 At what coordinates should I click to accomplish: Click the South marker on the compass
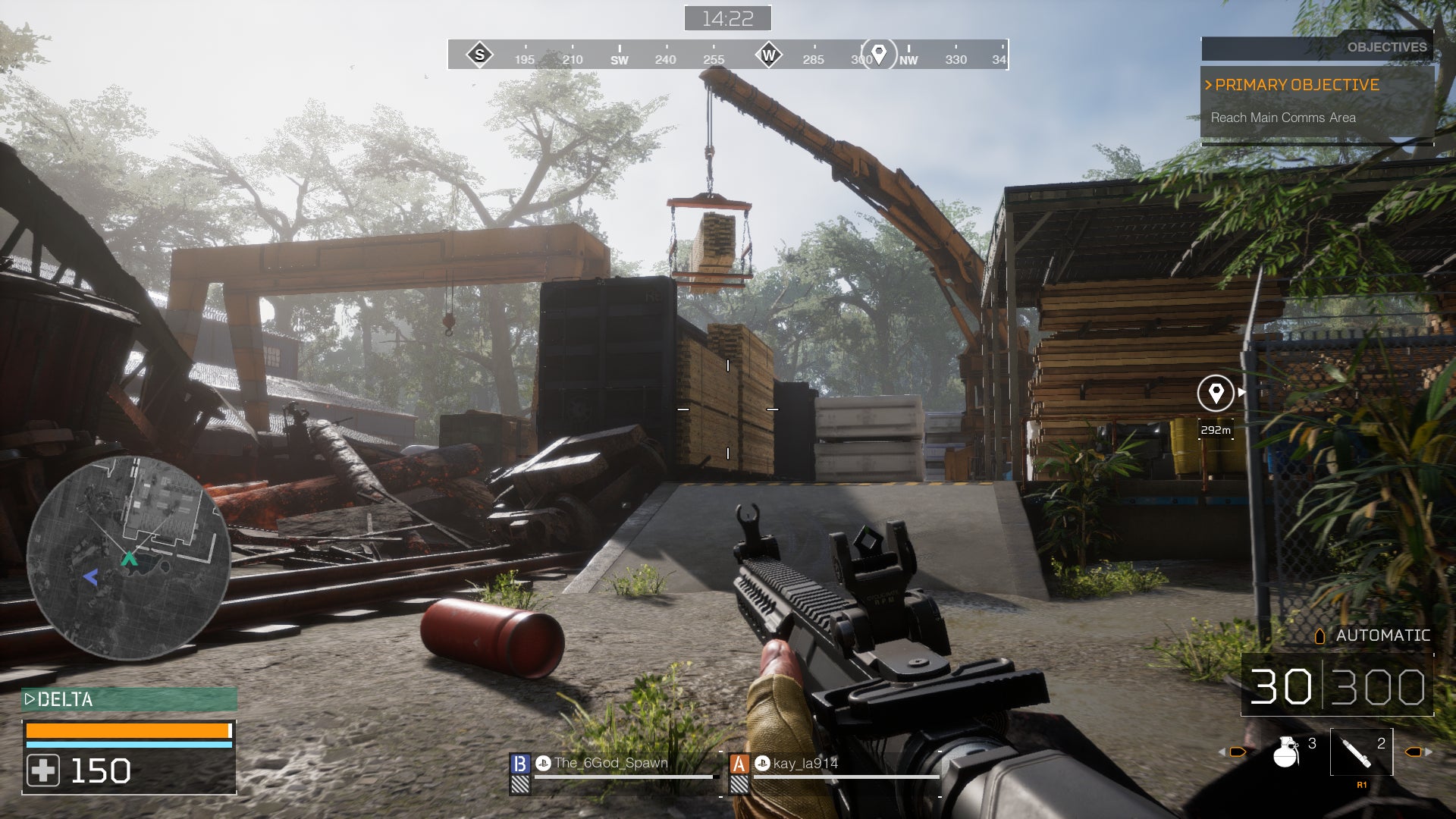pyautogui.click(x=479, y=55)
